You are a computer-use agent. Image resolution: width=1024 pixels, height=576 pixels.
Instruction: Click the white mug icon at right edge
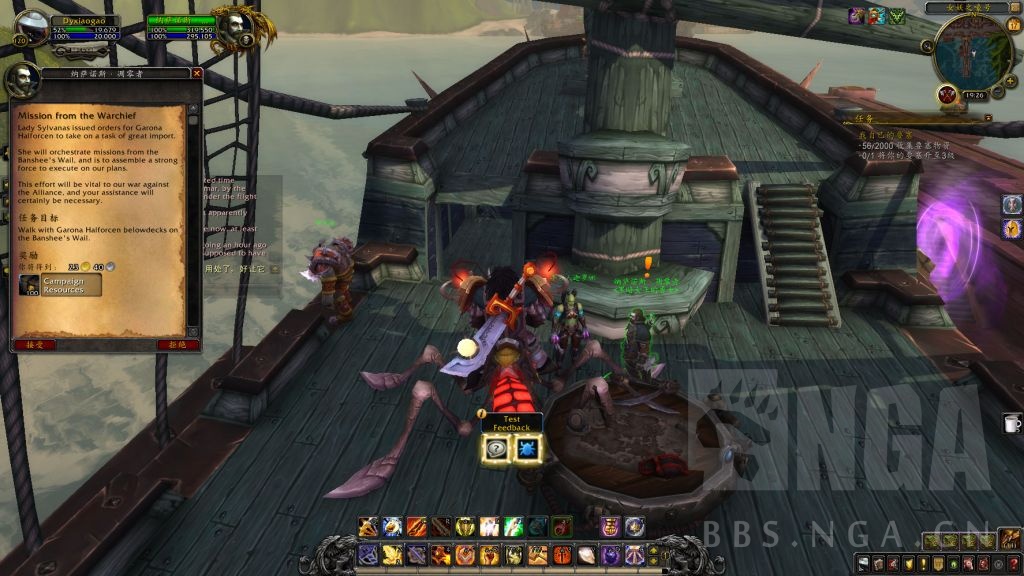coord(1012,424)
